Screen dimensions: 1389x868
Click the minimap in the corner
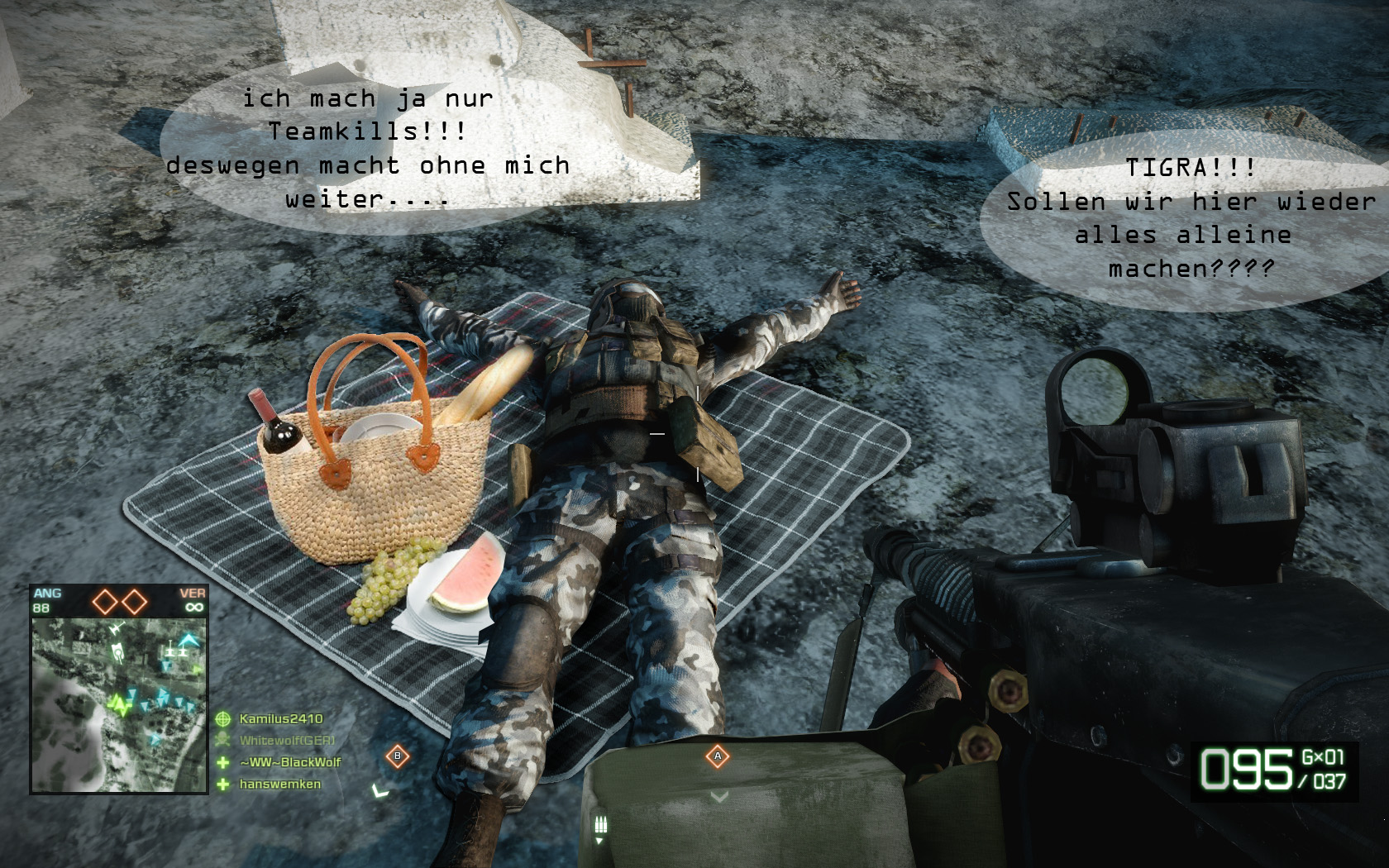click(x=118, y=703)
